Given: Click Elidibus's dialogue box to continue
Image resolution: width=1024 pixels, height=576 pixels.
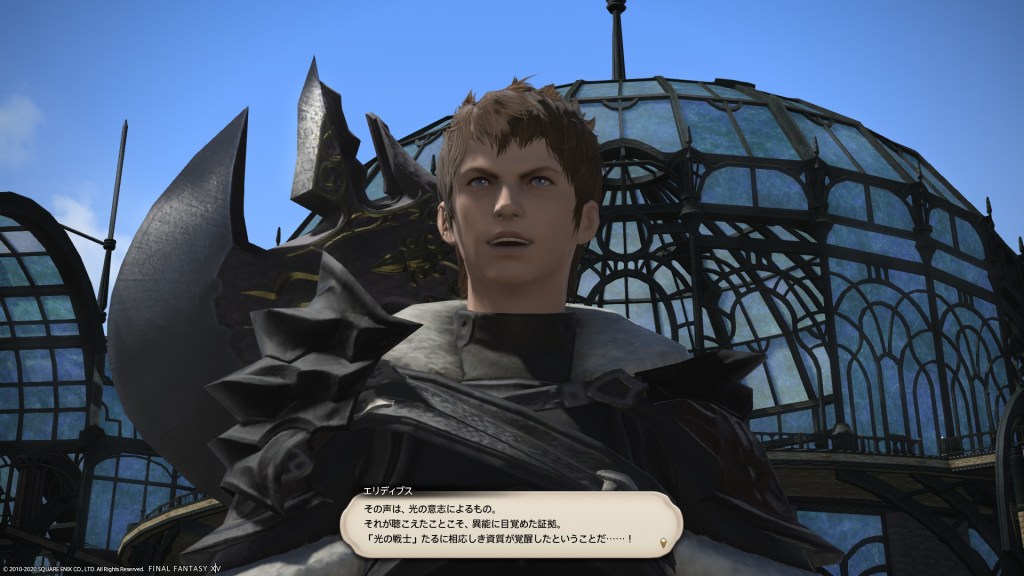Looking at the screenshot, I should point(510,524).
